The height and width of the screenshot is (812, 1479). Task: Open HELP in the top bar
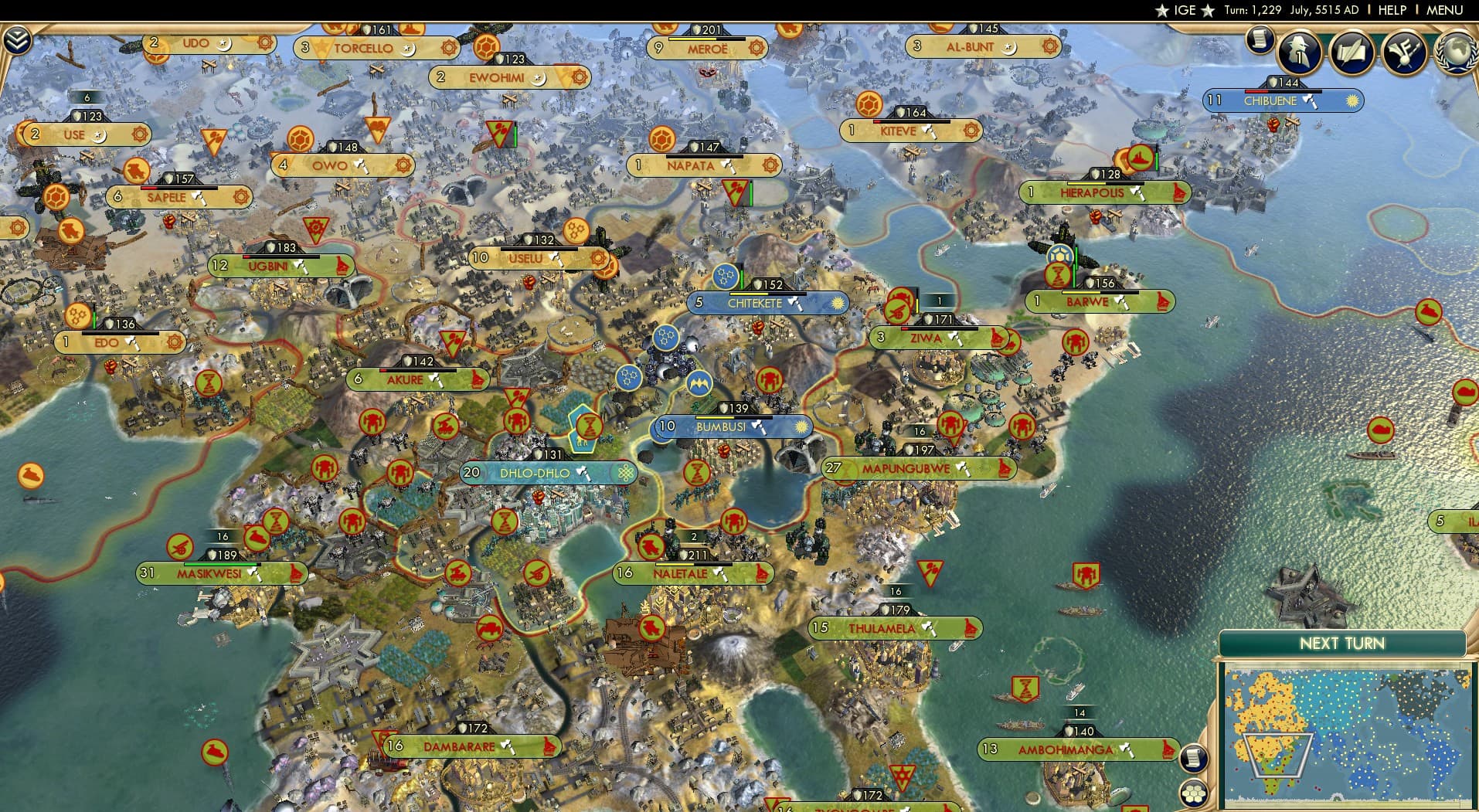click(x=1392, y=10)
